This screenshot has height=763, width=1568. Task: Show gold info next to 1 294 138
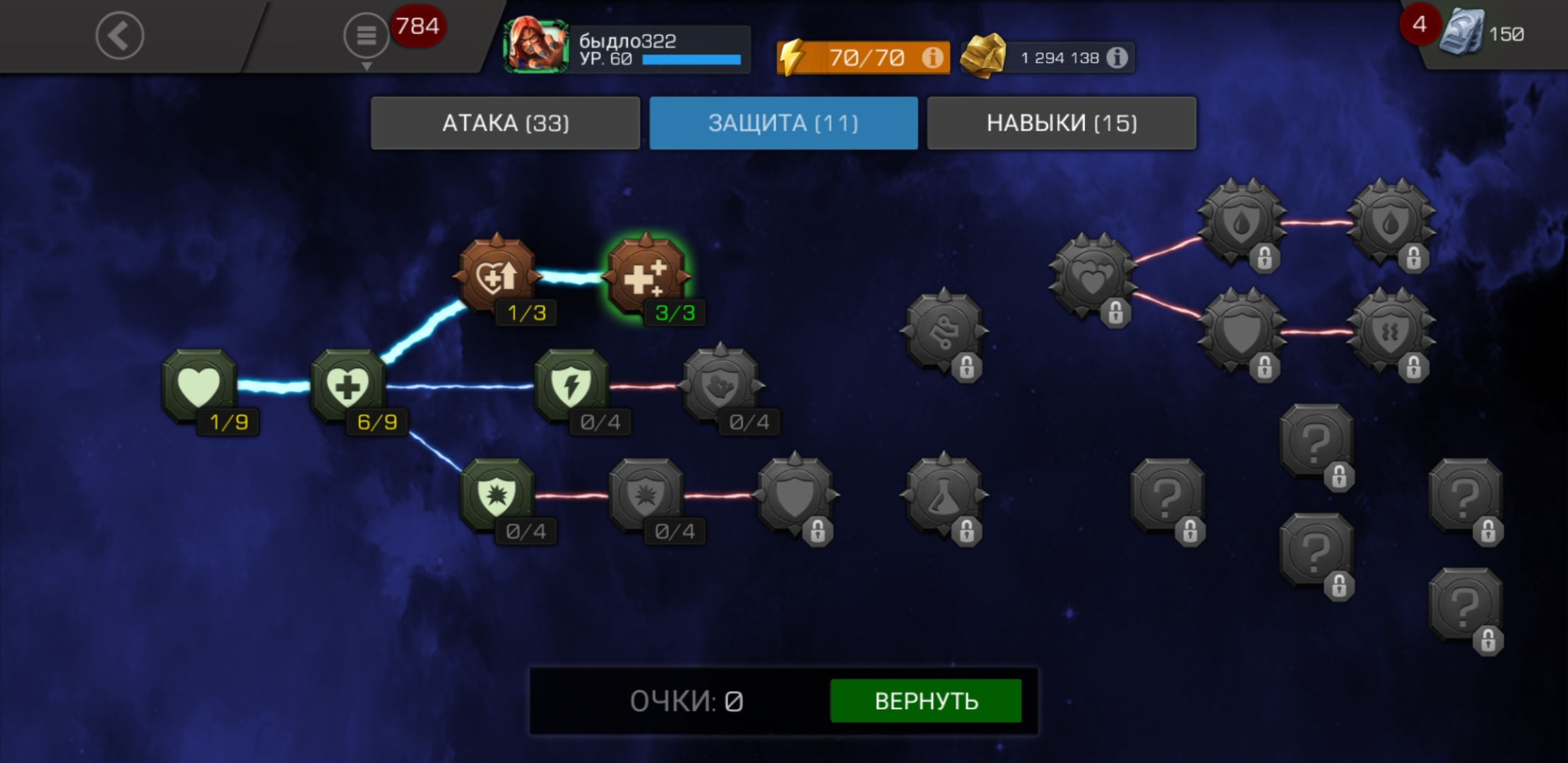(1117, 57)
